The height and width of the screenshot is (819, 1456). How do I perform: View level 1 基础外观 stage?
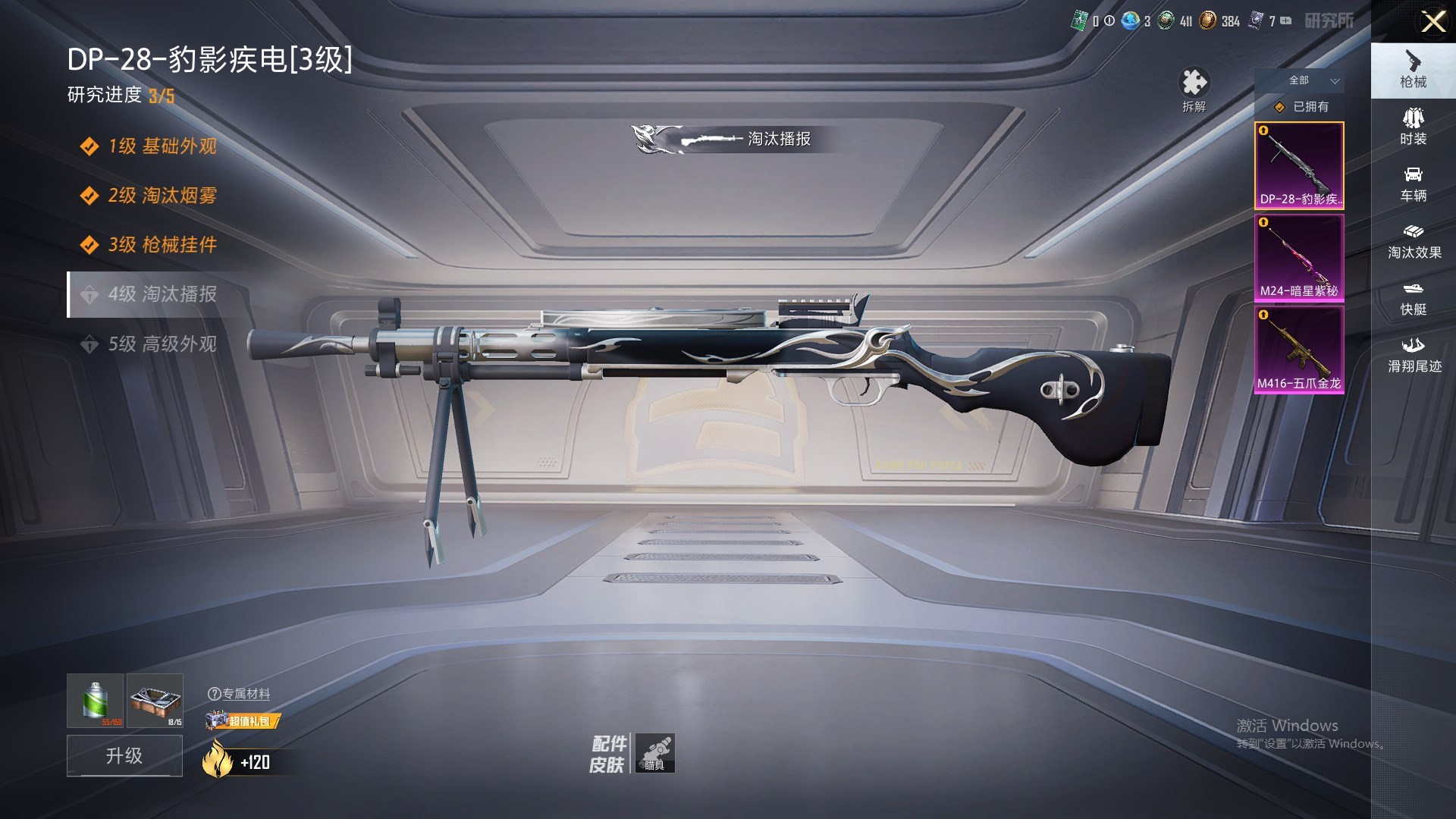[x=162, y=146]
